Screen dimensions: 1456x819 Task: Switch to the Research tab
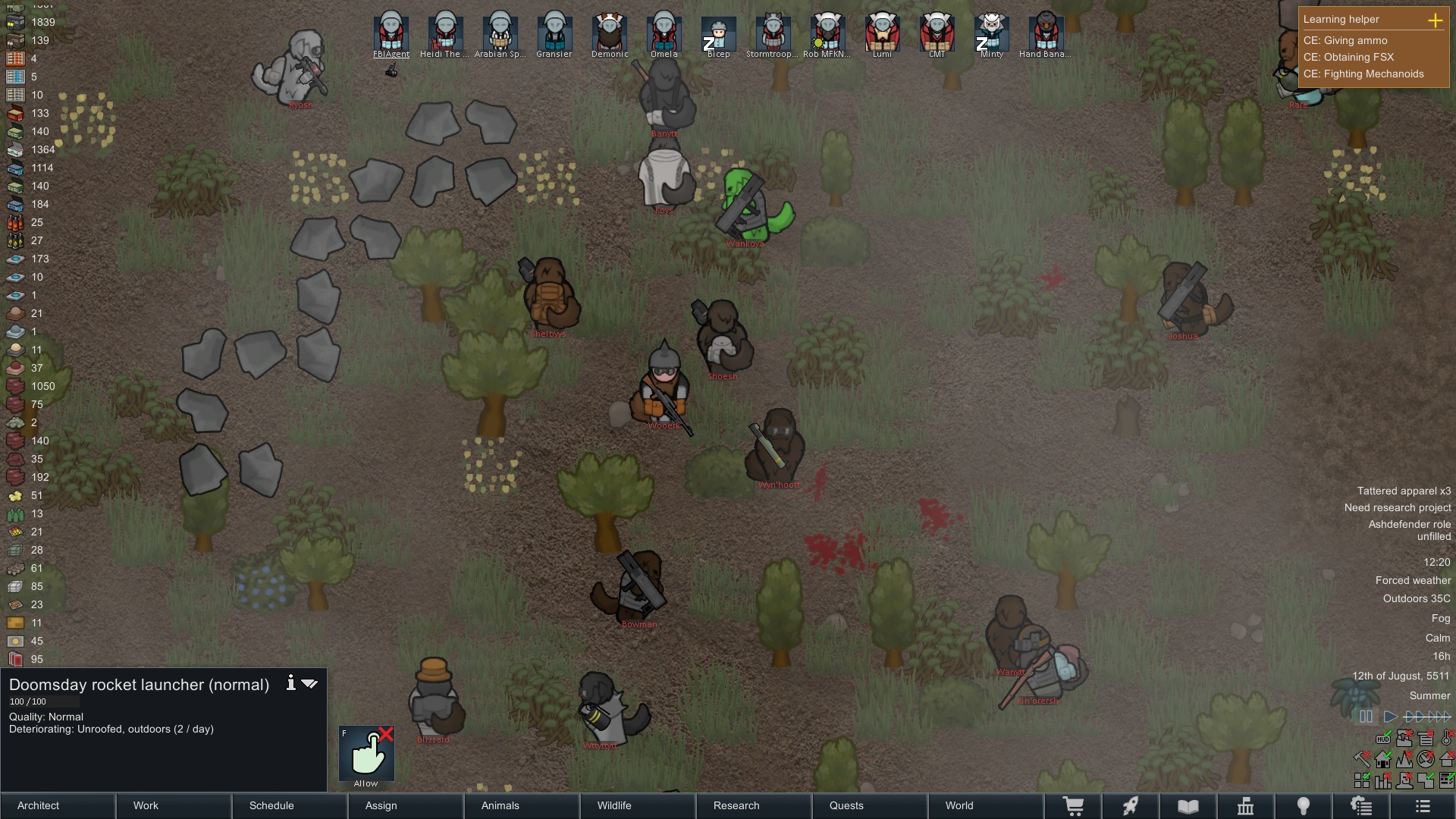[736, 806]
